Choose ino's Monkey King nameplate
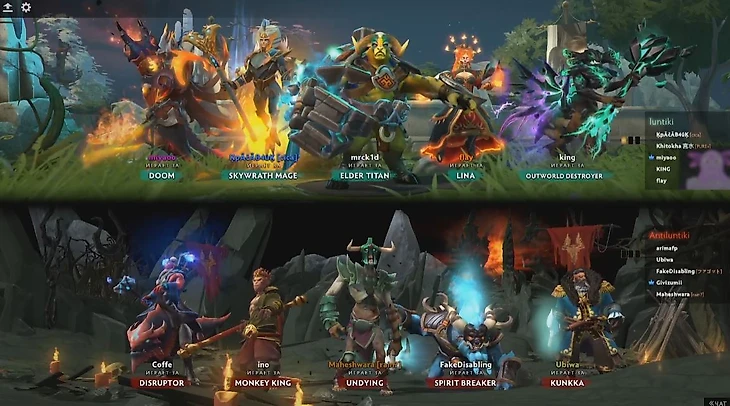The width and height of the screenshot is (730, 406). [262, 382]
